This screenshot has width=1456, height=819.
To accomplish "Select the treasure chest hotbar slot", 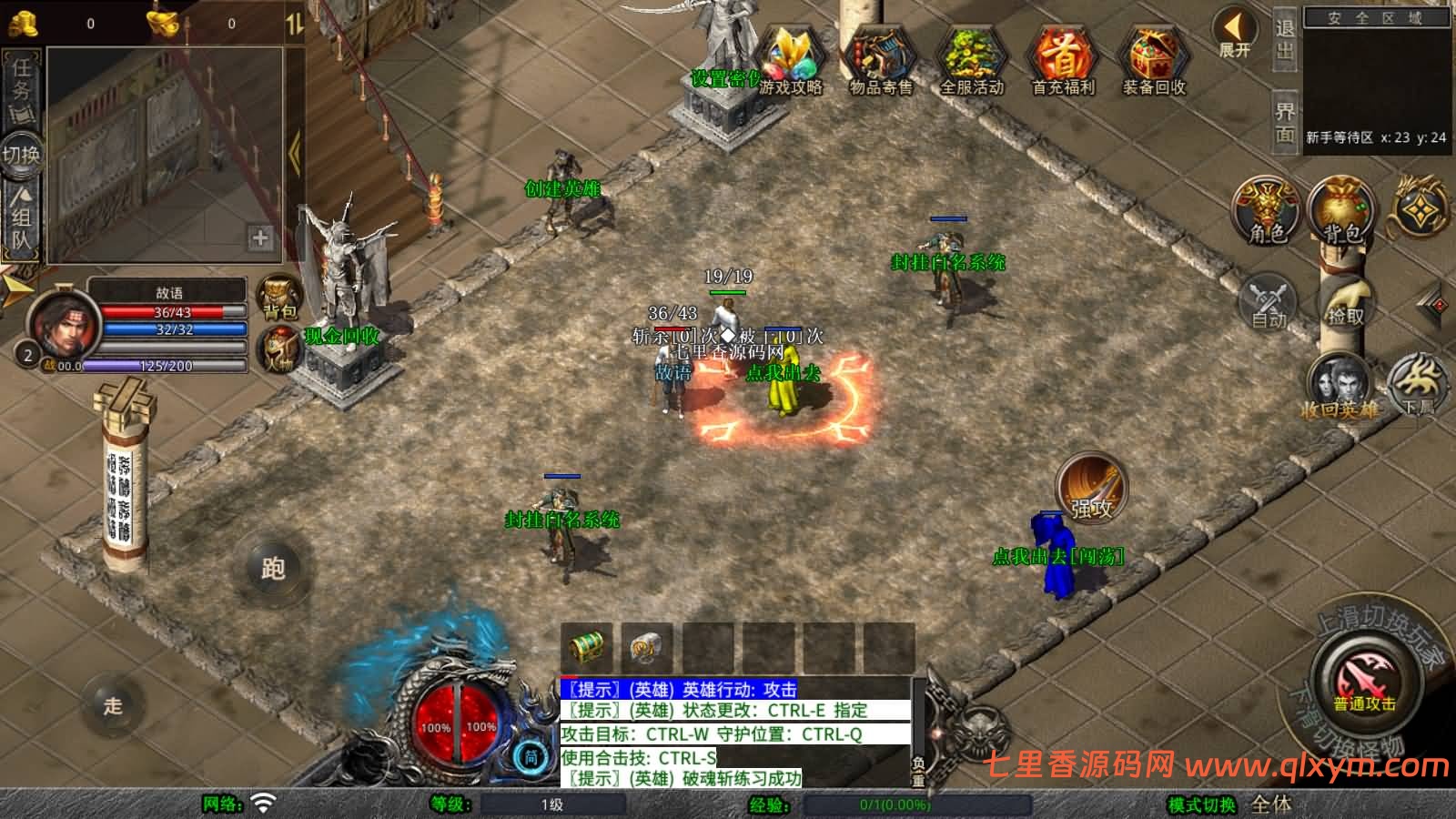I will click(587, 647).
